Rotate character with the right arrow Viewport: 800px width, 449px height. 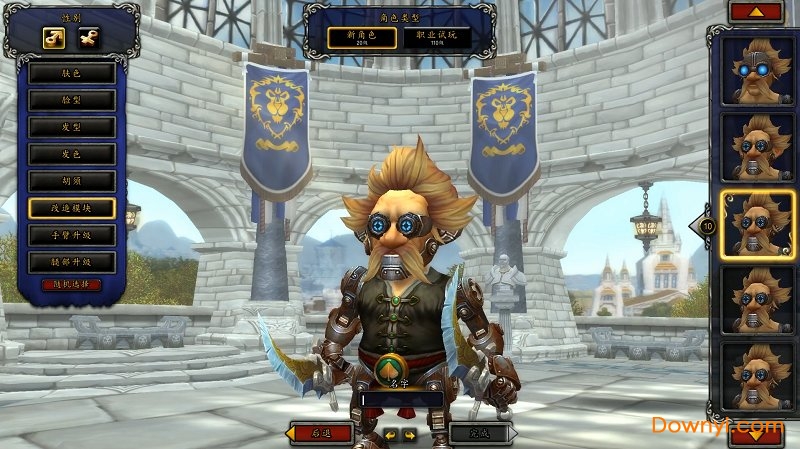[x=409, y=435]
